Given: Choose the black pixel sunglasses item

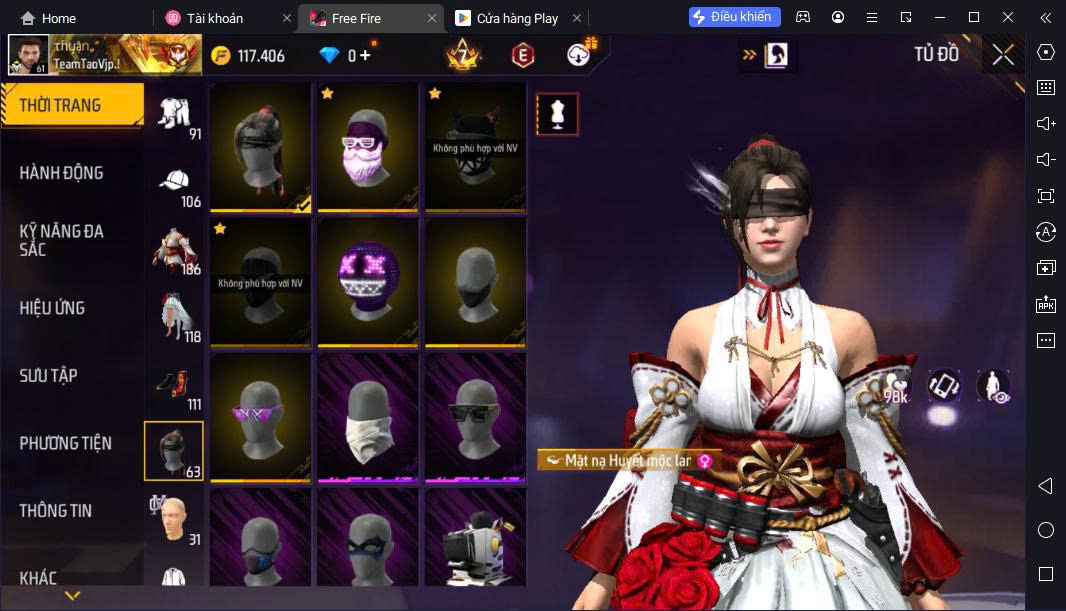Looking at the screenshot, I should 475,417.
